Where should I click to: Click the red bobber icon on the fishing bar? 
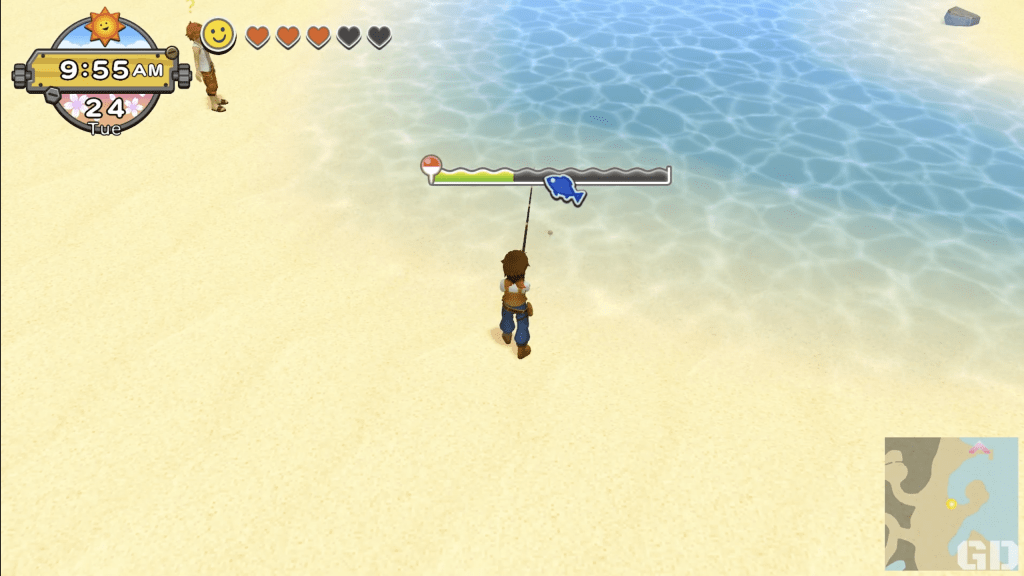431,167
